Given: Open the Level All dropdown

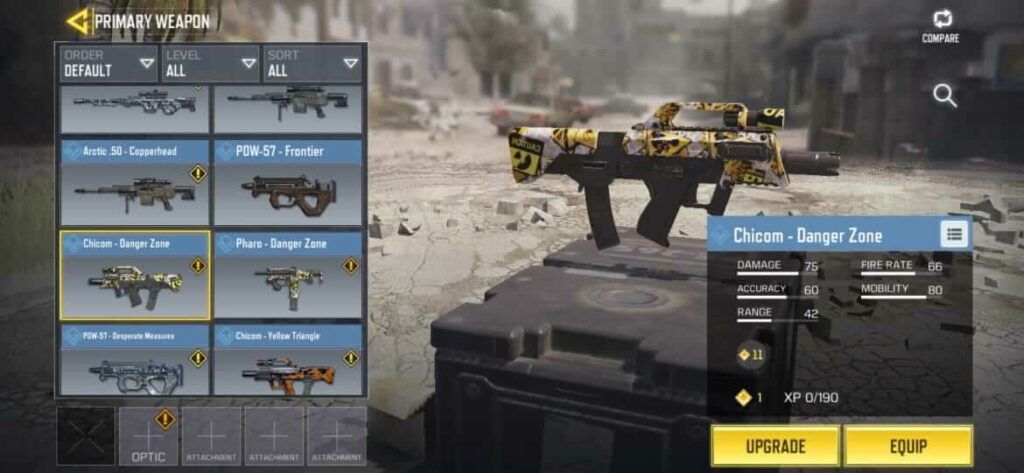Looking at the screenshot, I should click(x=211, y=63).
